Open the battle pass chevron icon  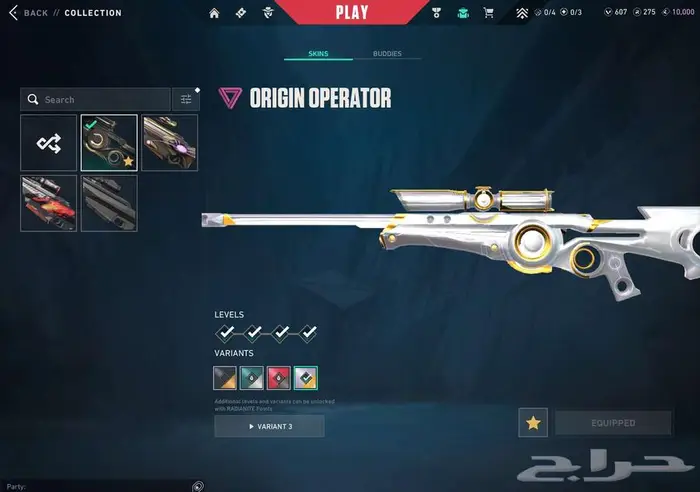(522, 13)
